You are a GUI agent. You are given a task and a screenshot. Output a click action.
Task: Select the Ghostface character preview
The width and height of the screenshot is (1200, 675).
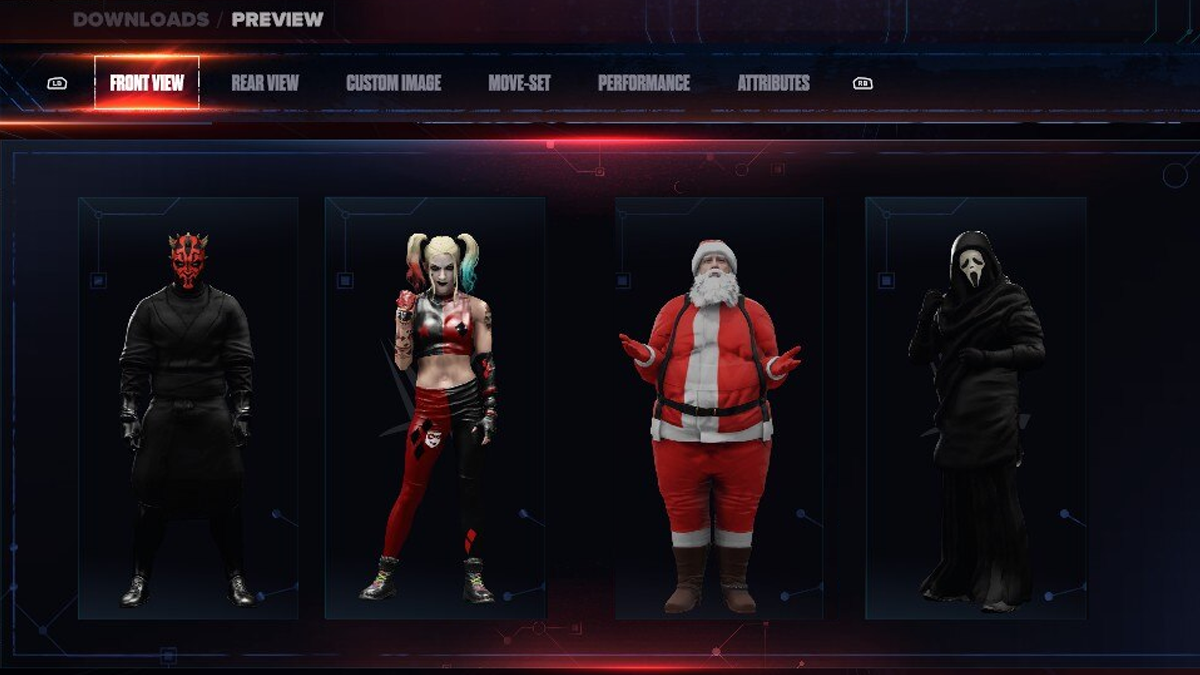pos(975,408)
